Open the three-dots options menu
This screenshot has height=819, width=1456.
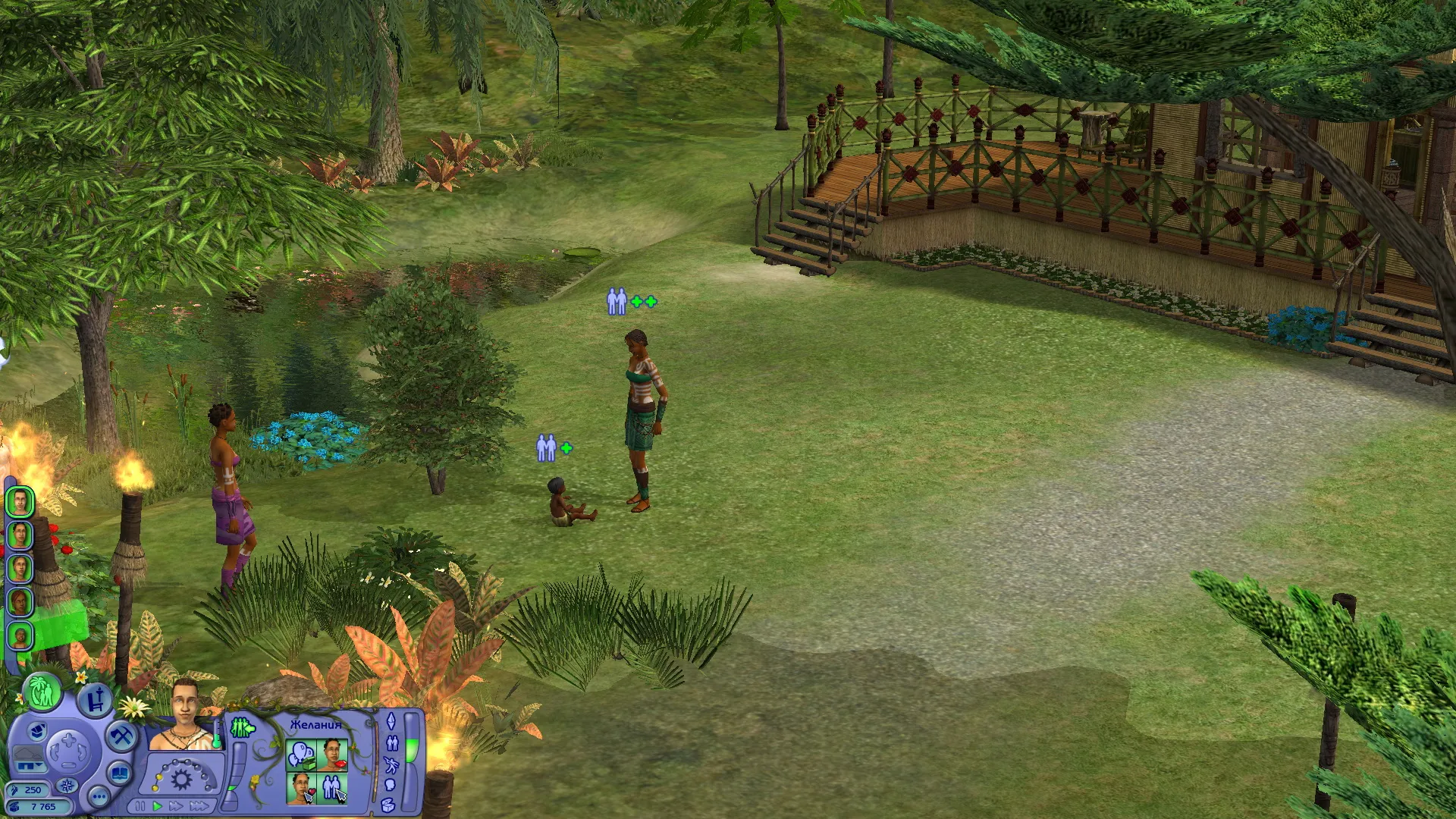point(99,797)
